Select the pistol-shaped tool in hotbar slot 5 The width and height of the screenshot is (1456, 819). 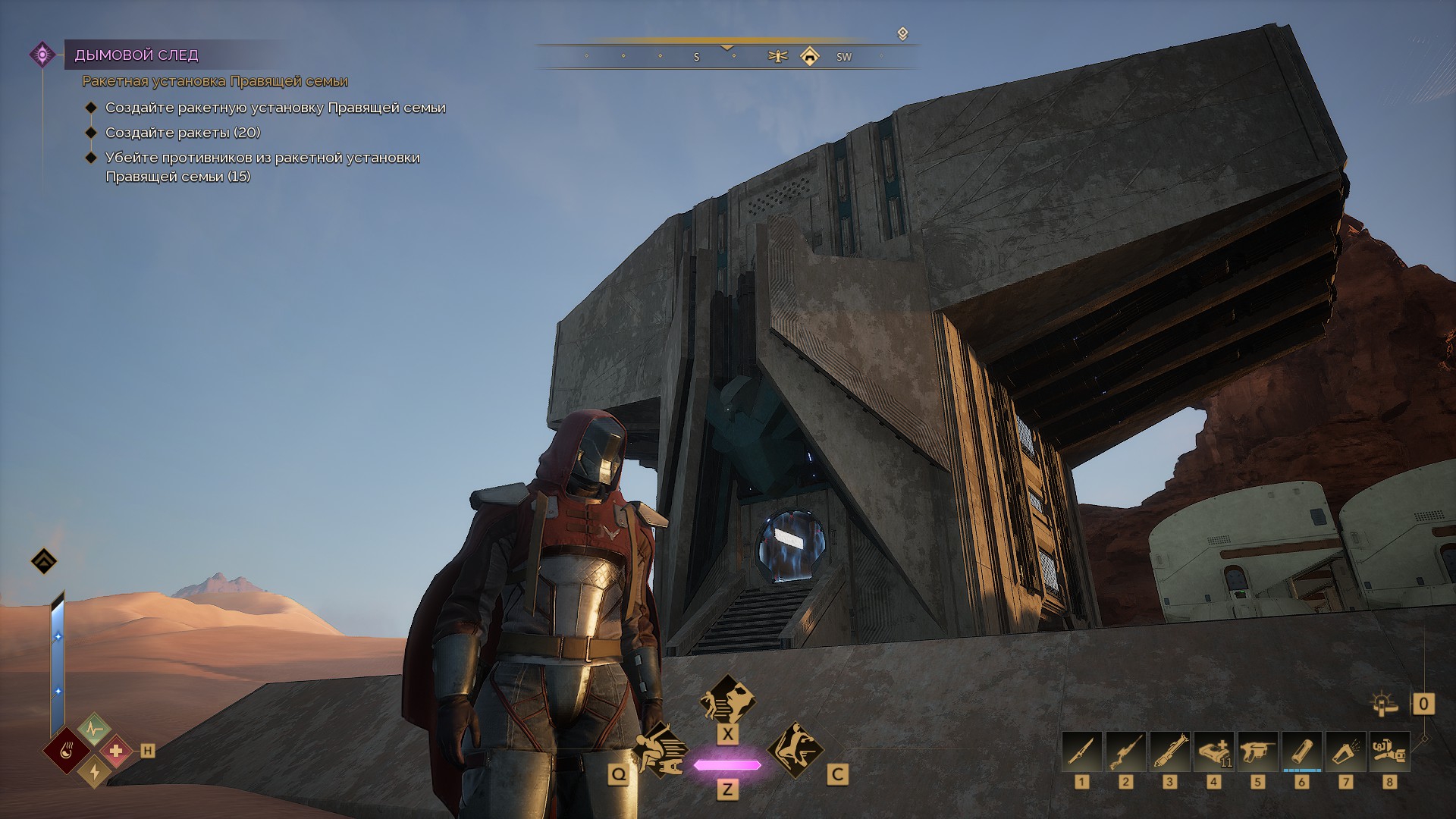1257,751
